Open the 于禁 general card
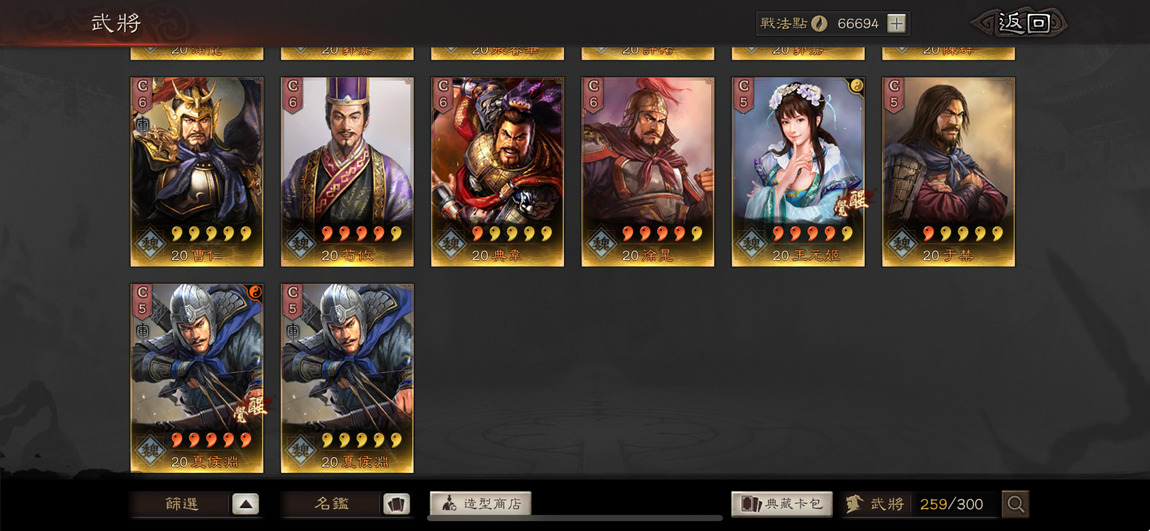The height and width of the screenshot is (531, 1150). (x=948, y=172)
